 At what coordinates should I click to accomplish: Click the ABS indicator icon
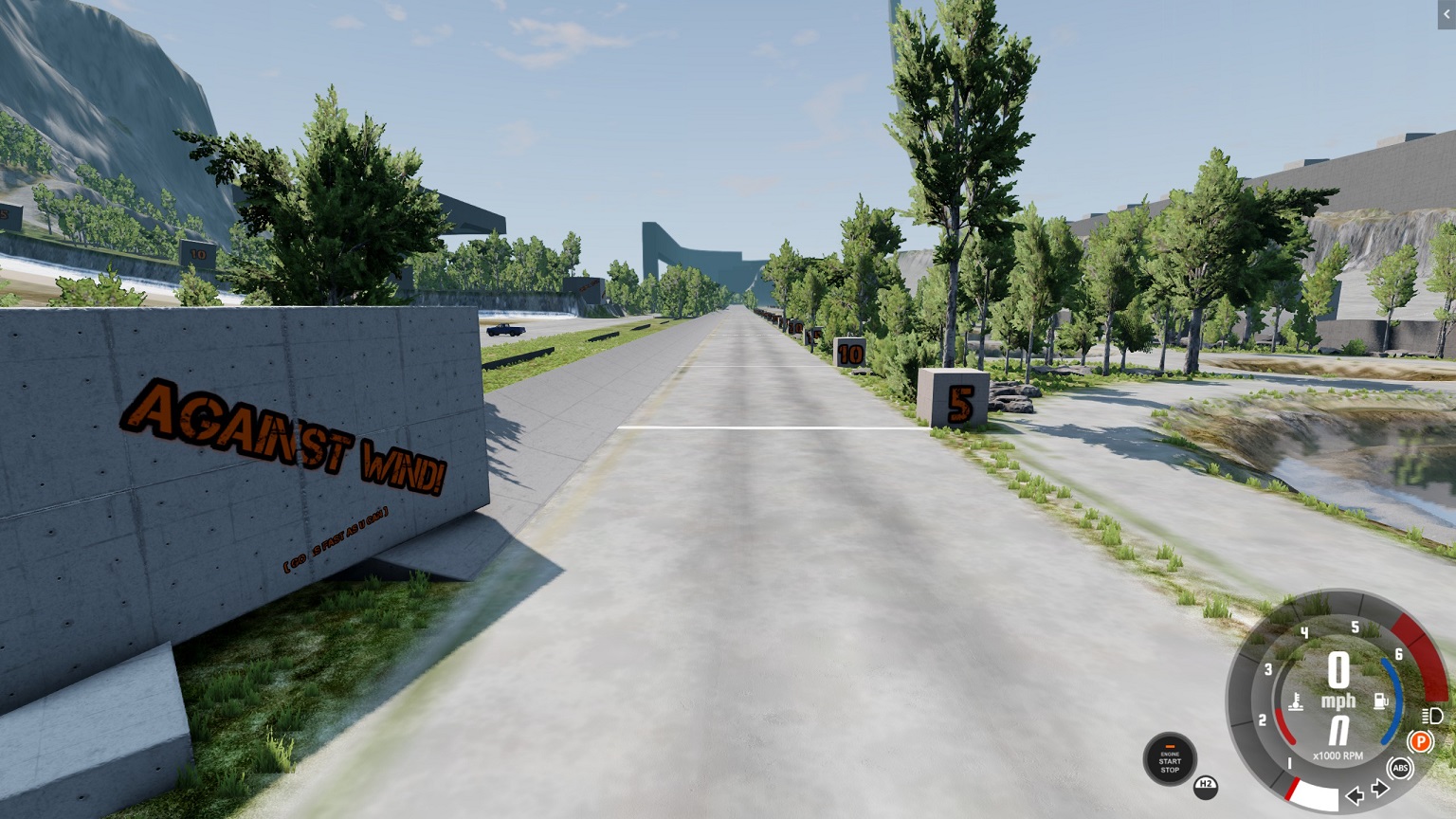click(1400, 768)
